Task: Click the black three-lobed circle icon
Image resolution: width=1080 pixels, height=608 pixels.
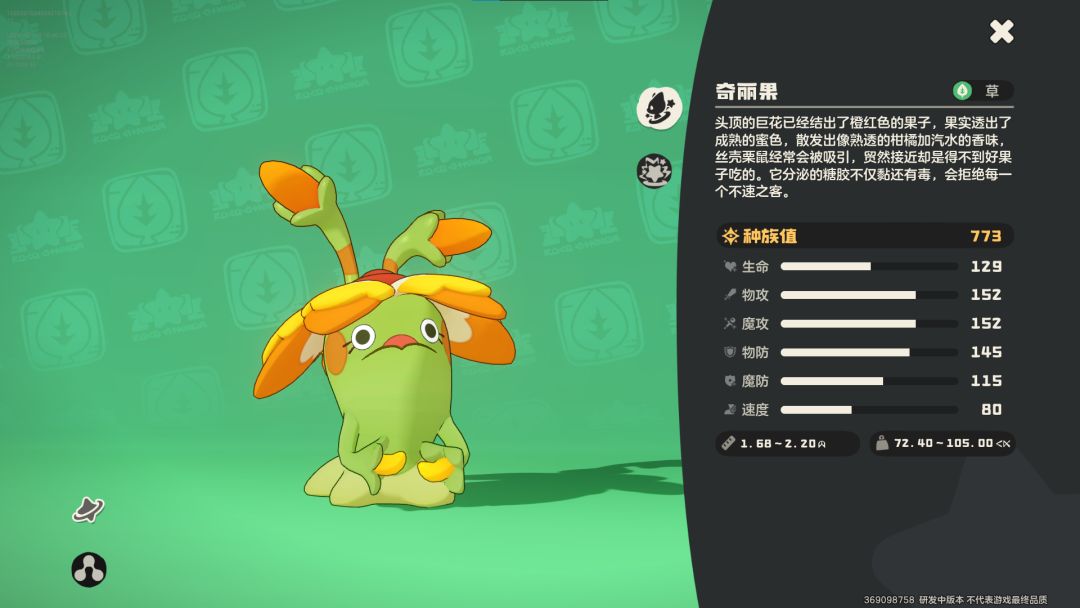Action: 89,570
